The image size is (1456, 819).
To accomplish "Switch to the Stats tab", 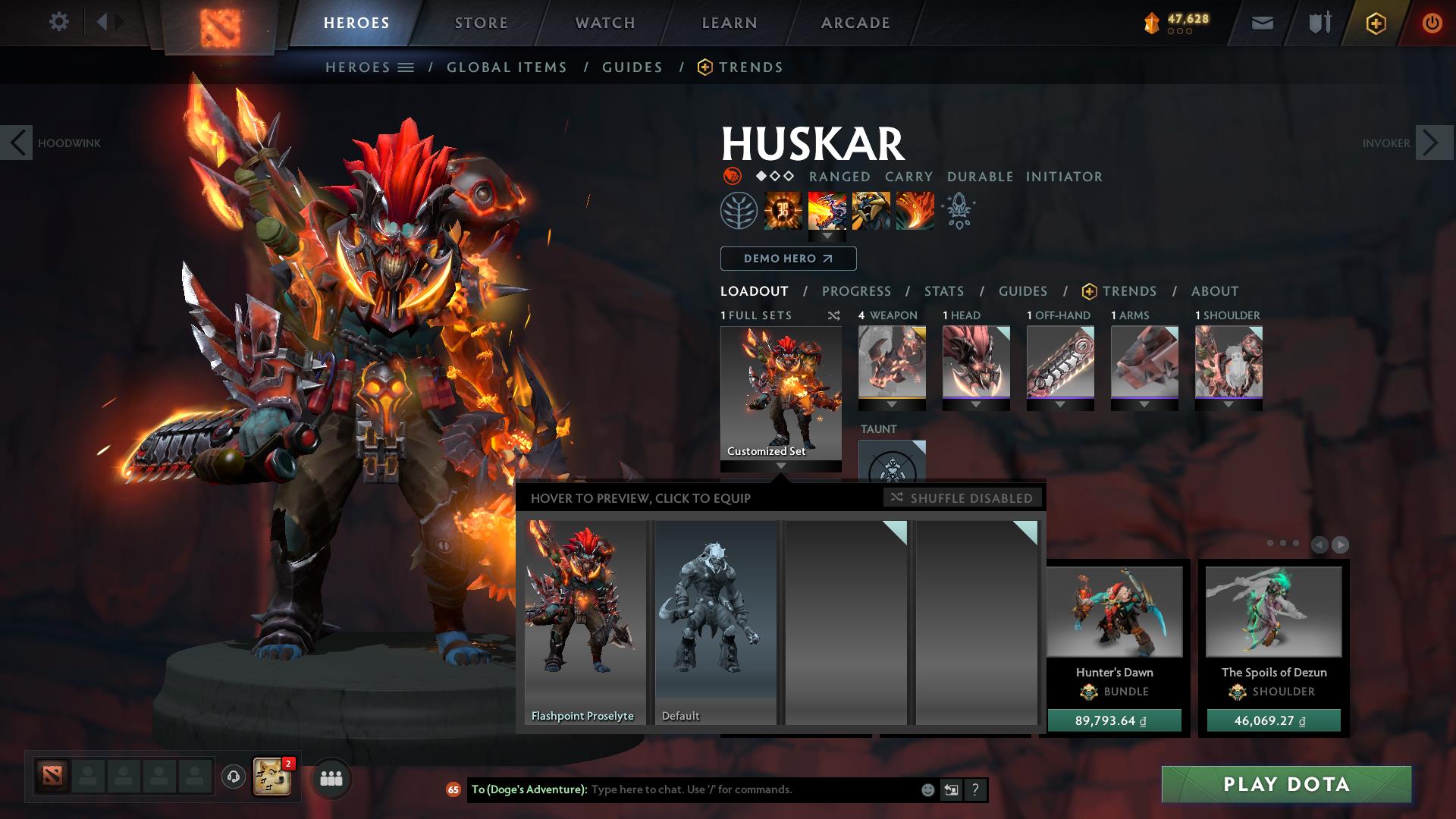I will coord(943,290).
